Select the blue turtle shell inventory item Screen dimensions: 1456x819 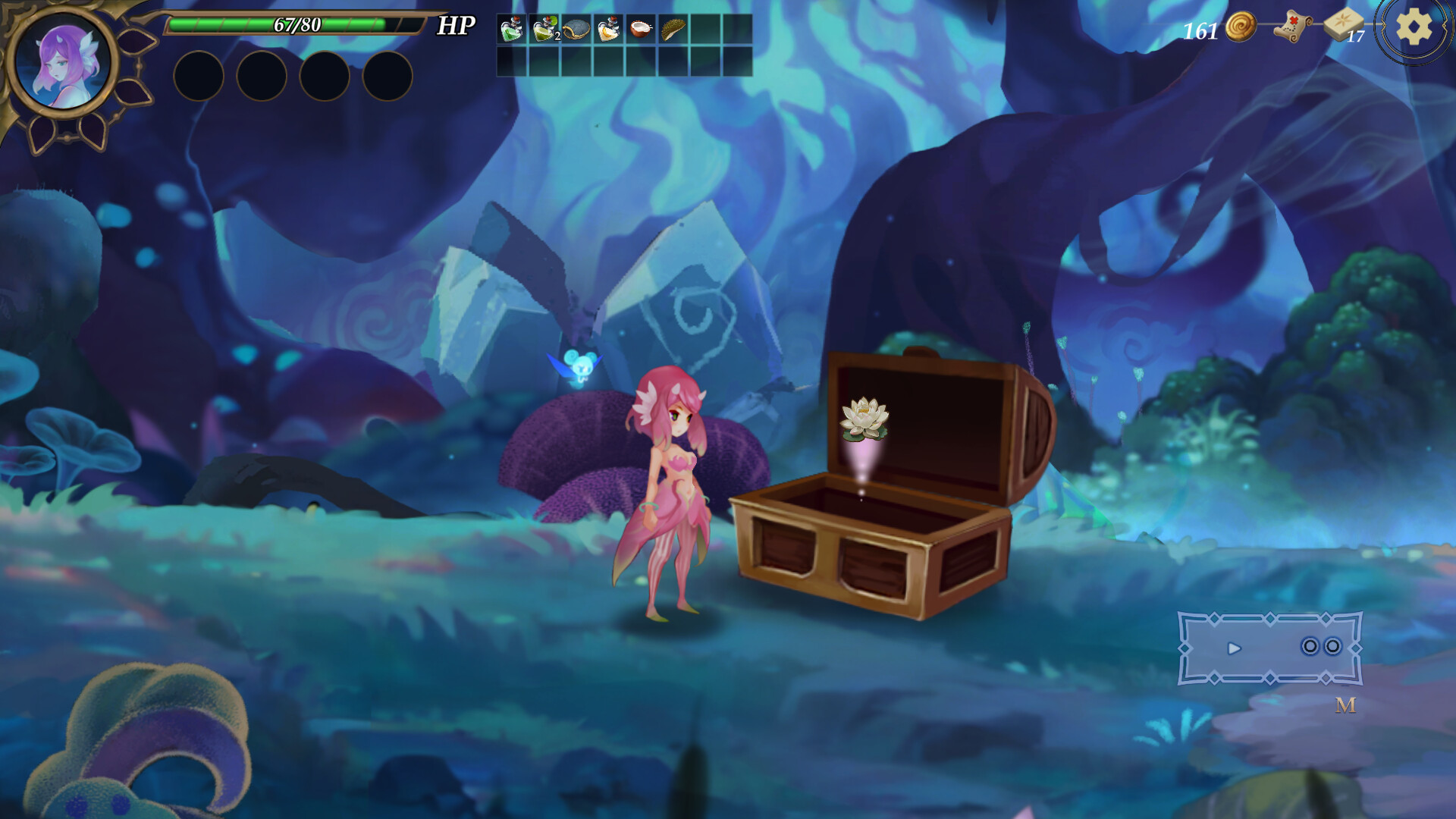576,31
